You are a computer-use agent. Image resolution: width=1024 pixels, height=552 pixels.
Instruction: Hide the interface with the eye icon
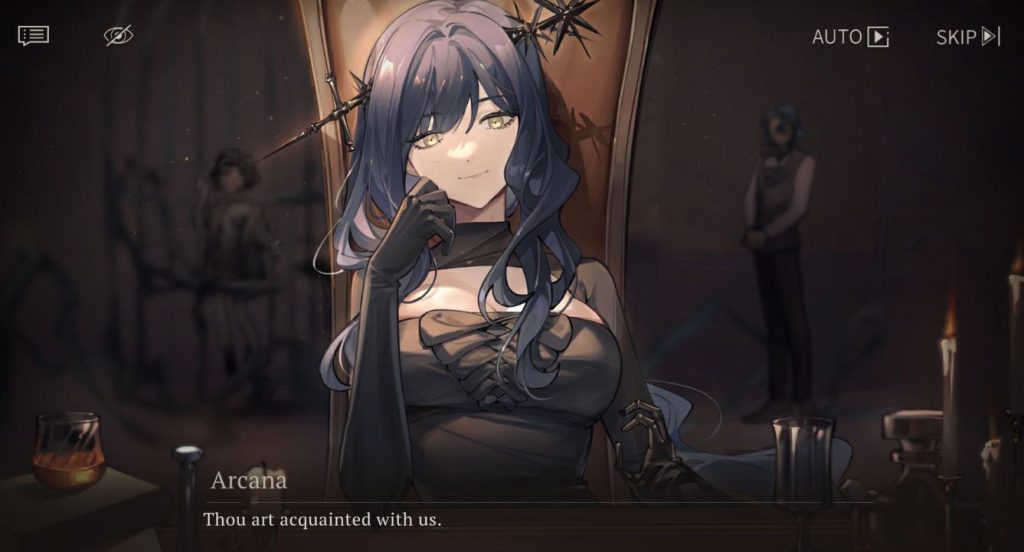118,36
